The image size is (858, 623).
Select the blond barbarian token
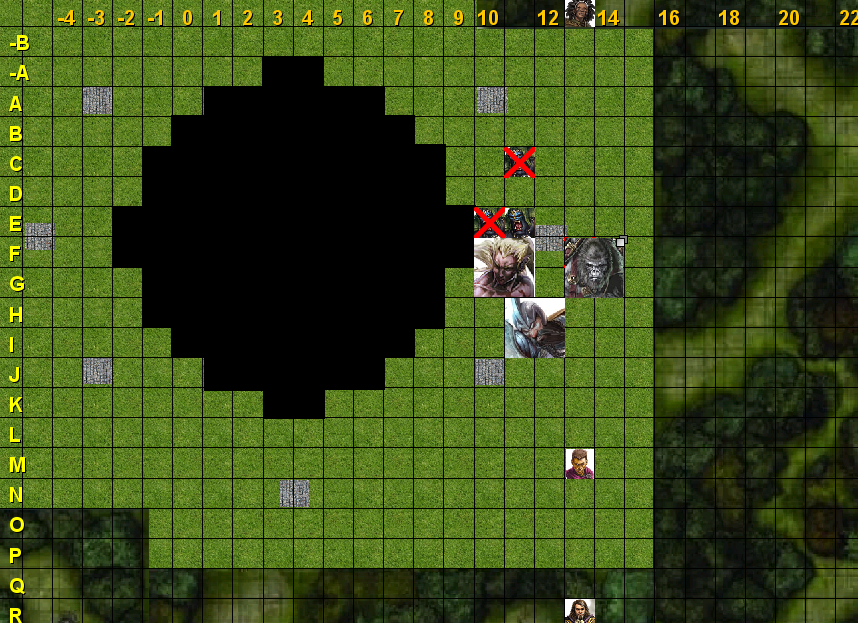coord(504,267)
